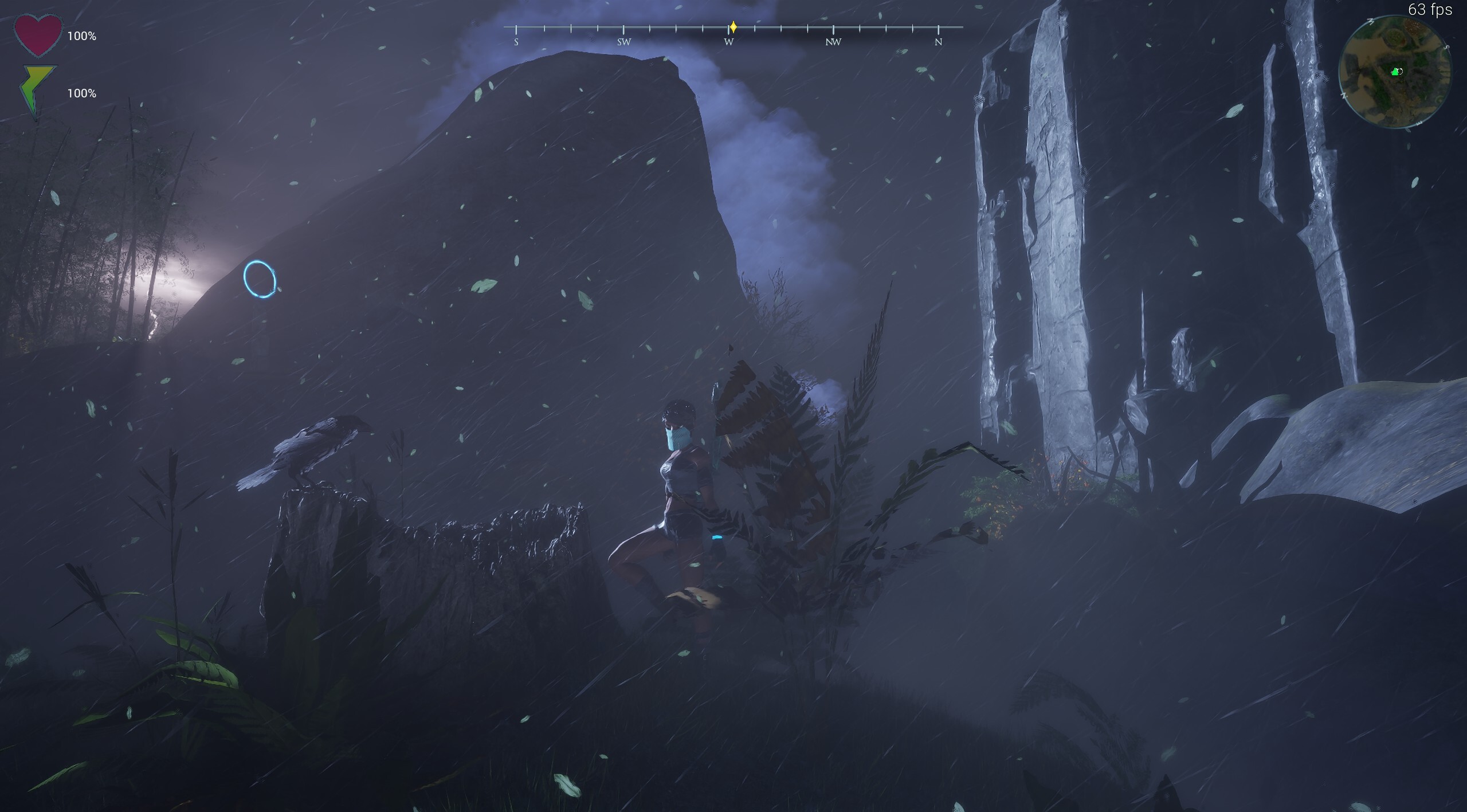
Task: Click the green player arrow on minimap
Action: [x=1395, y=72]
